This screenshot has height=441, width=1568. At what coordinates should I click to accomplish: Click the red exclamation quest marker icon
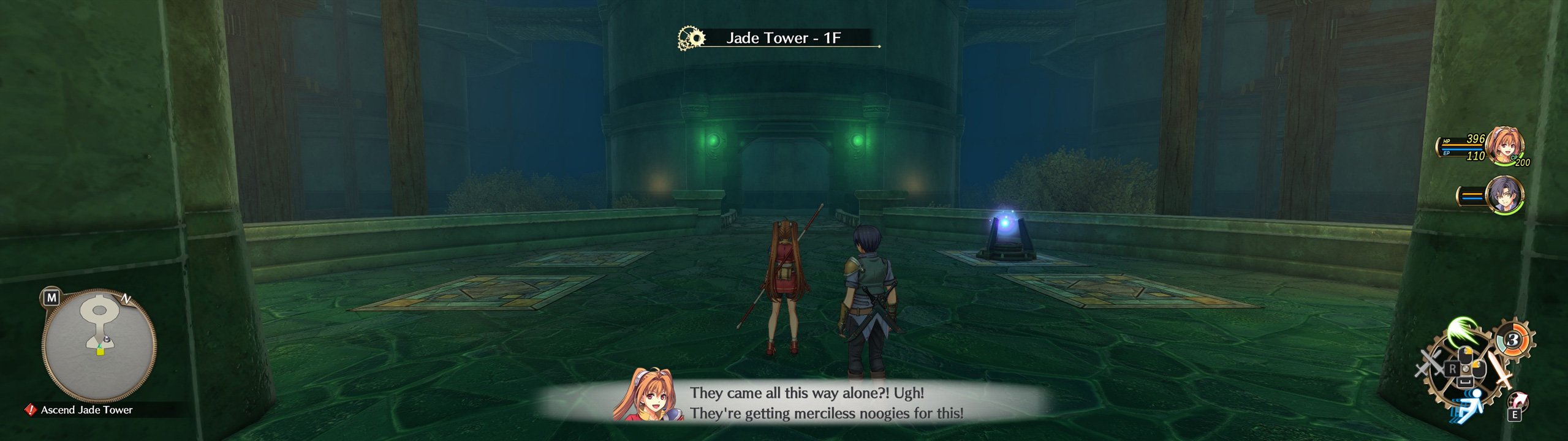pyautogui.click(x=32, y=410)
